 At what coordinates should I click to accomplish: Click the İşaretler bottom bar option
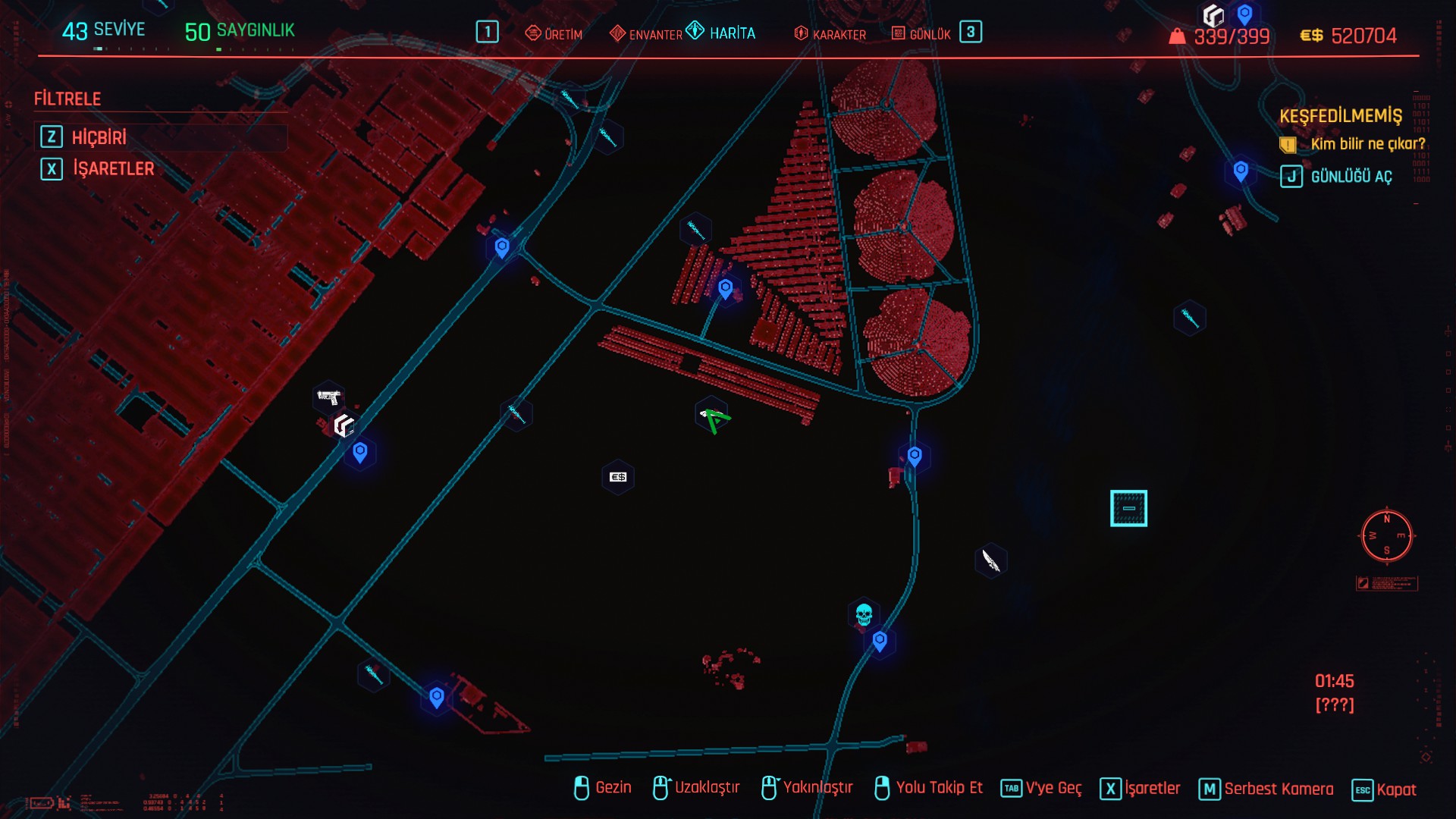[1151, 789]
